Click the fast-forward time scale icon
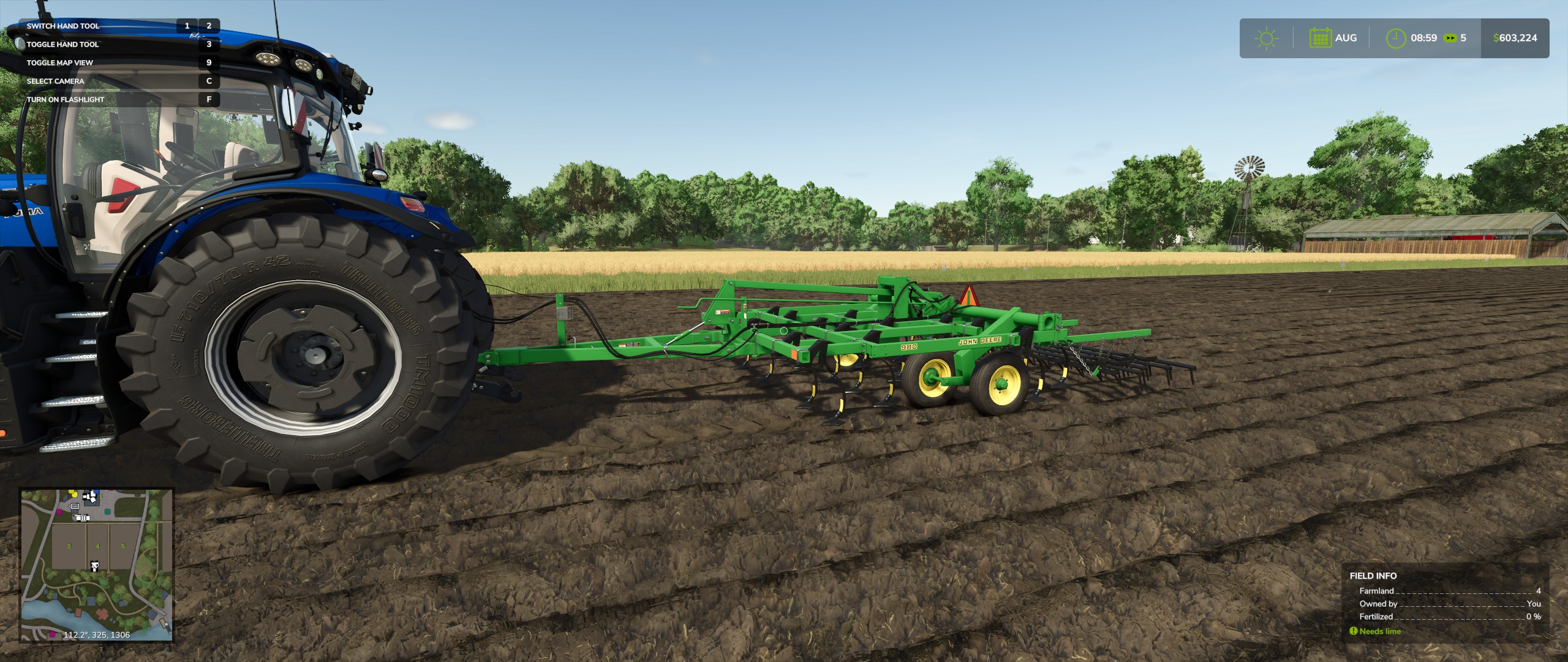The image size is (1568, 662). pyautogui.click(x=1450, y=38)
